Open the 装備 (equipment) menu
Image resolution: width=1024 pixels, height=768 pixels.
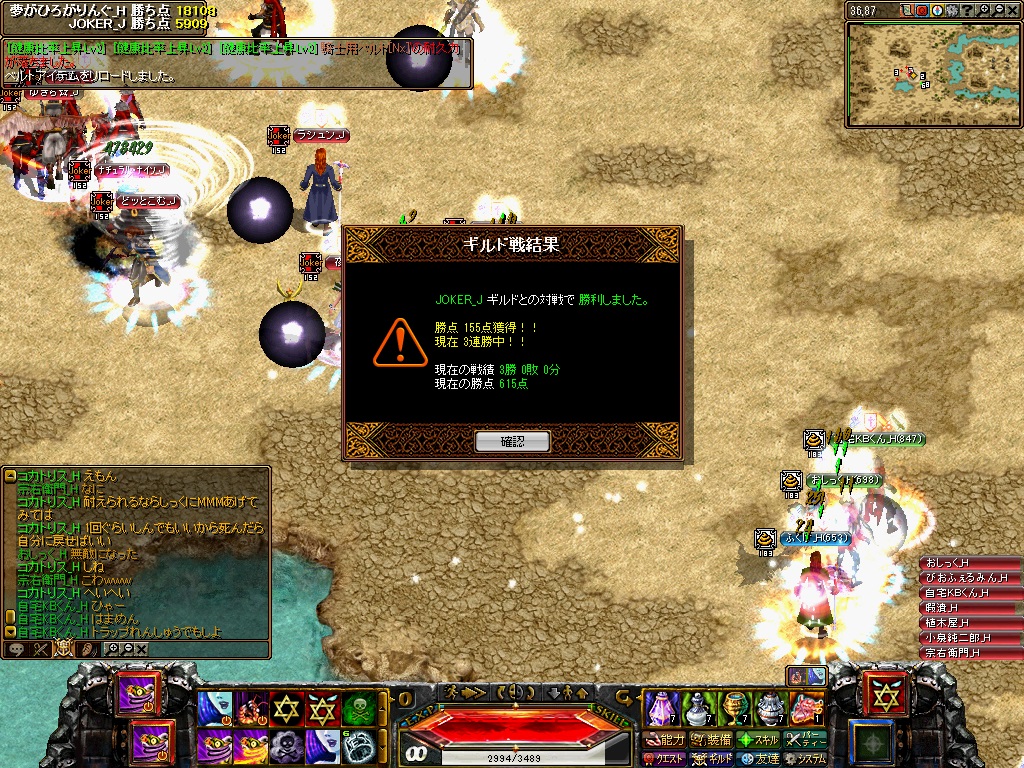coord(711,740)
